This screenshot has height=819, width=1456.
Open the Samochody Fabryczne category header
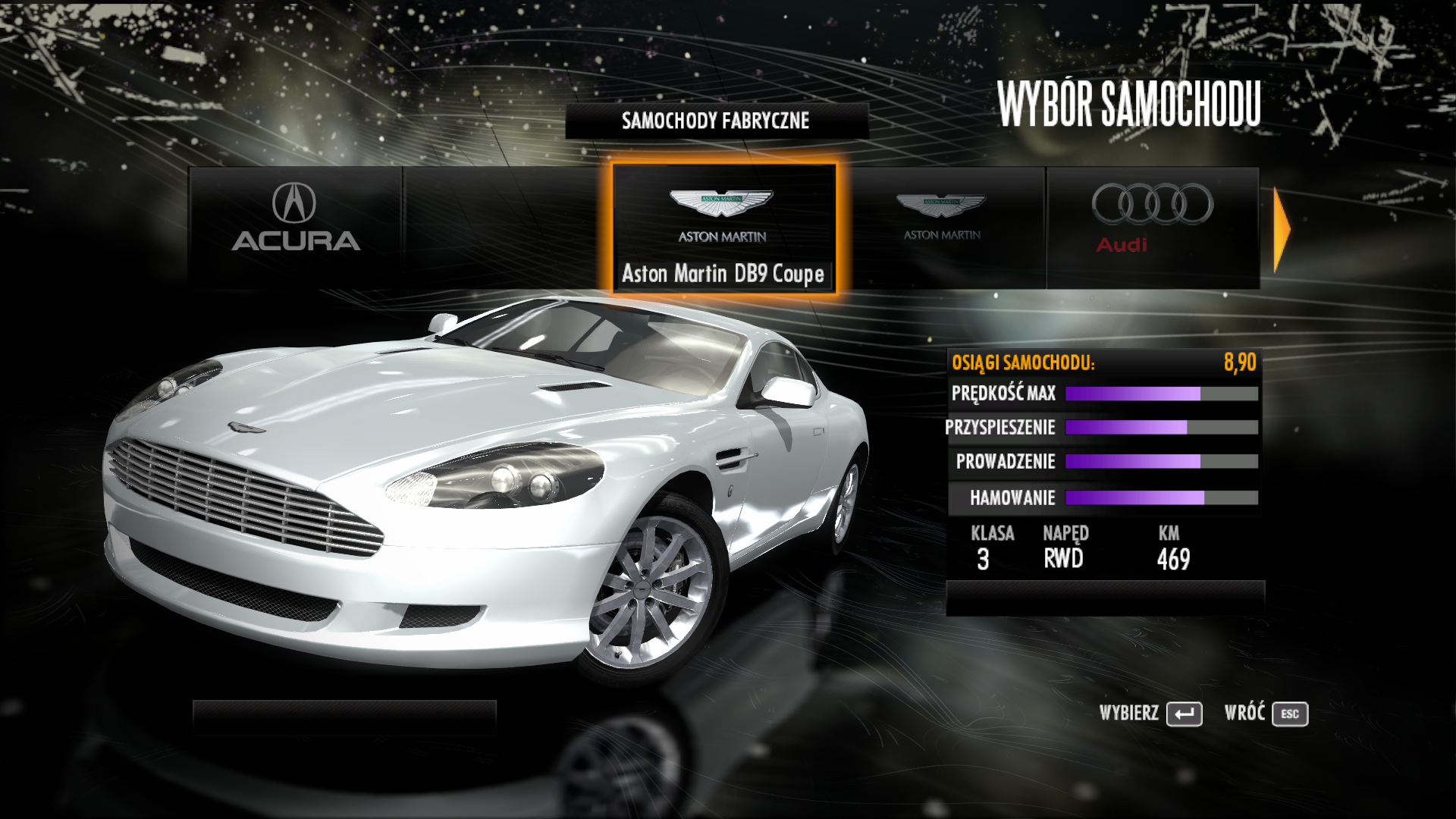pyautogui.click(x=716, y=121)
